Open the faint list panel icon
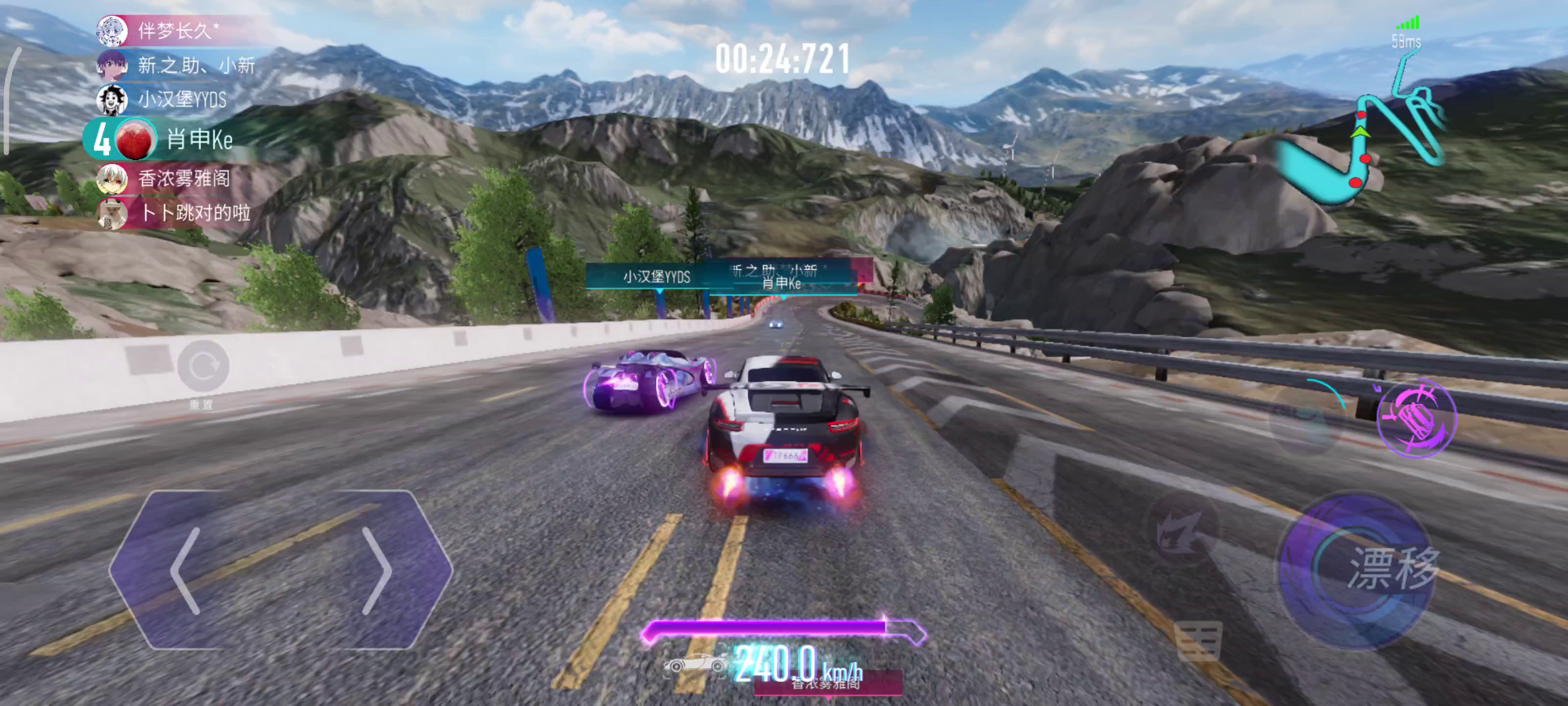Viewport: 1568px width, 706px height. click(x=1198, y=641)
